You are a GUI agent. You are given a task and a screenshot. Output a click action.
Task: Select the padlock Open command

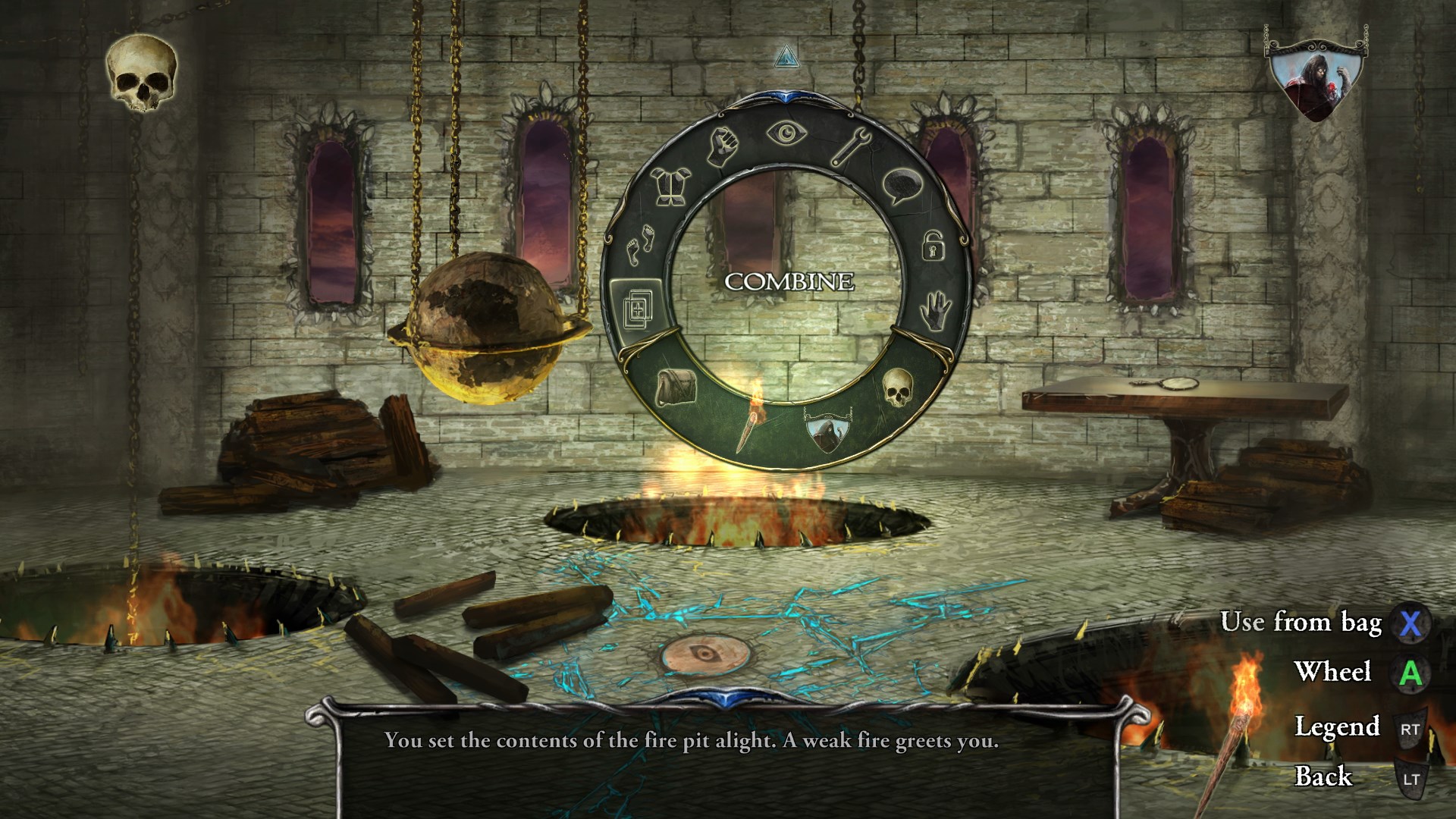tap(932, 246)
